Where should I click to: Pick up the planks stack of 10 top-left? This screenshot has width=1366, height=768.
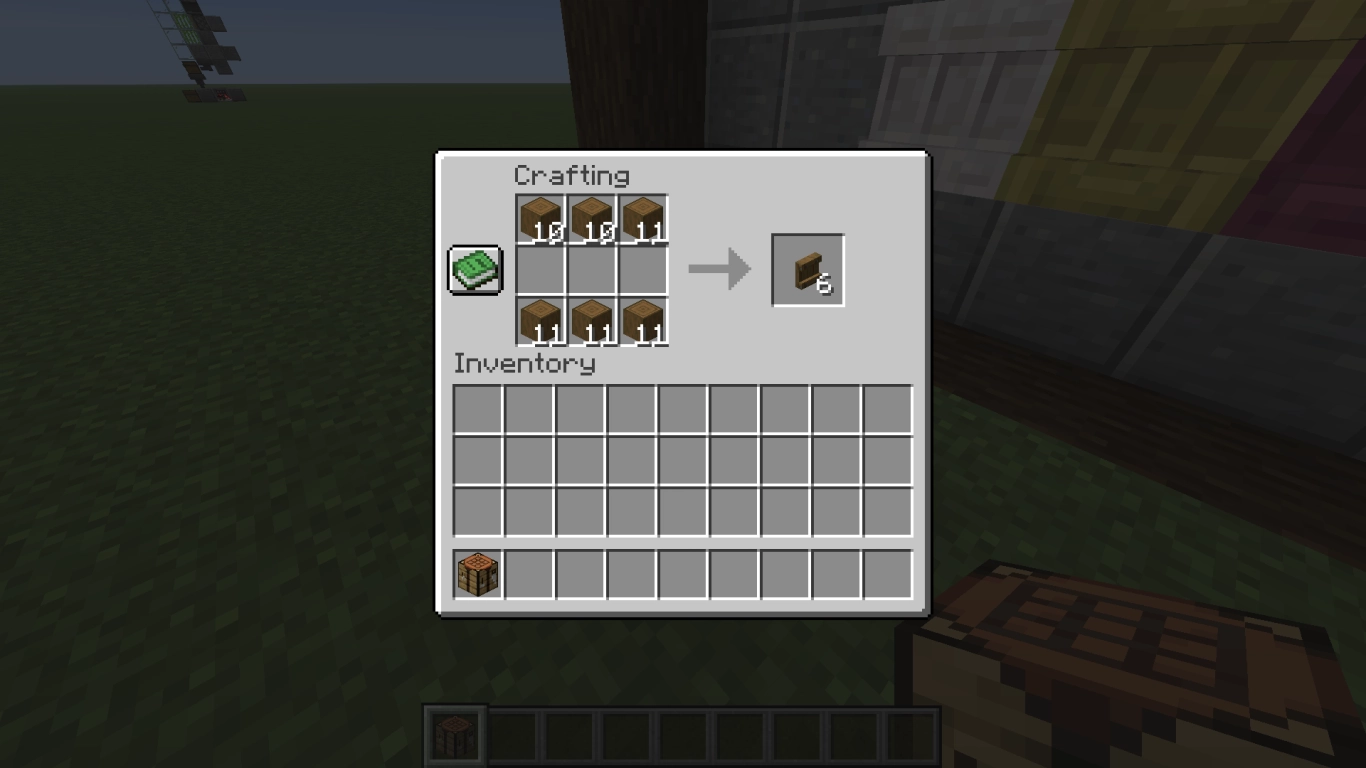[541, 218]
